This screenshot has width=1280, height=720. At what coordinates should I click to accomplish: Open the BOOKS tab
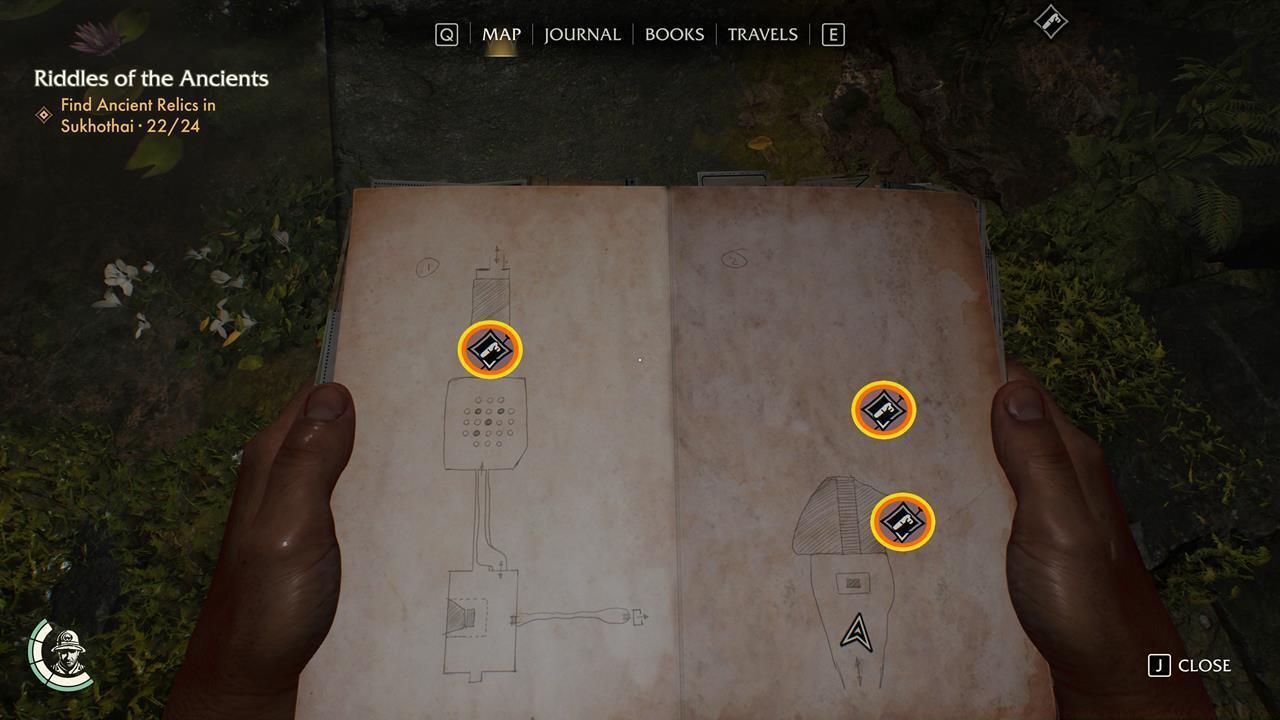674,34
